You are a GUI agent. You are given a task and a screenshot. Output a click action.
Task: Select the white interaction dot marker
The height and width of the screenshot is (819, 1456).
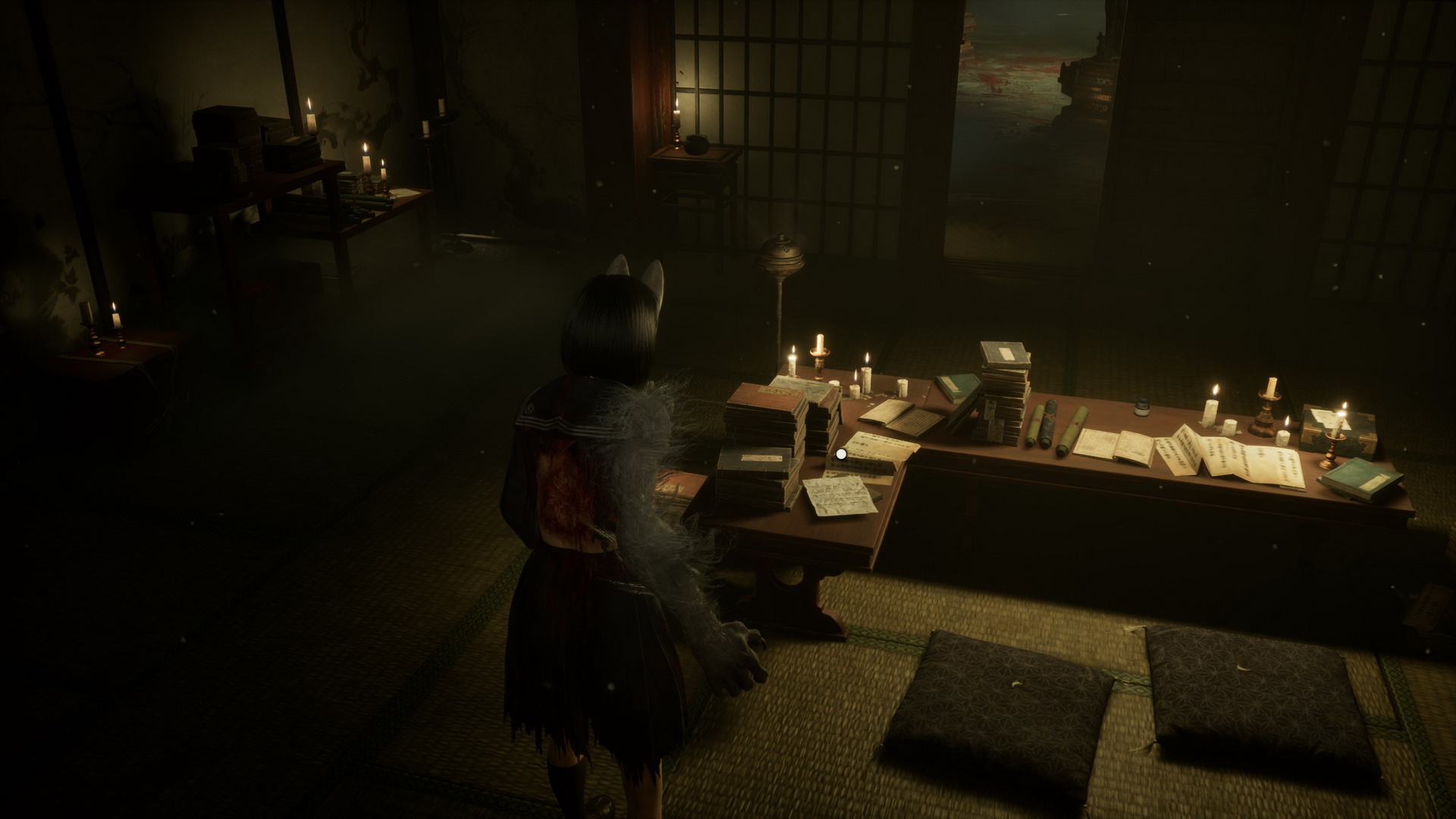tap(841, 453)
